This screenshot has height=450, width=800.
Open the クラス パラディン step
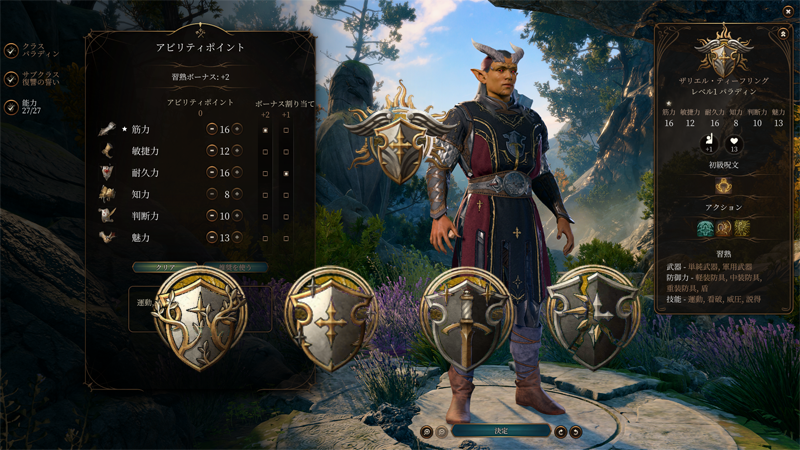coord(11,50)
